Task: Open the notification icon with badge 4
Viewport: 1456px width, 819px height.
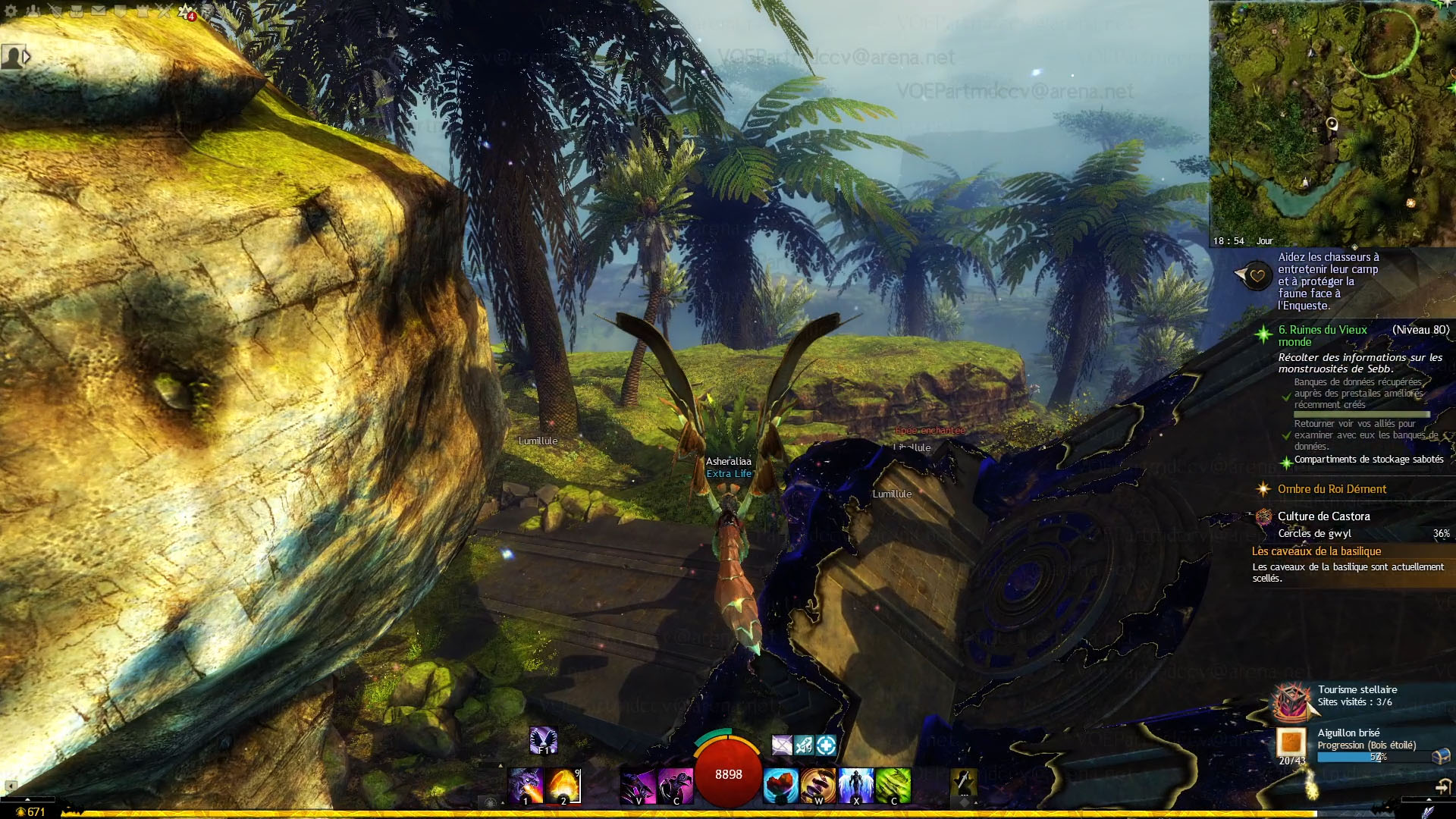Action: (186, 11)
